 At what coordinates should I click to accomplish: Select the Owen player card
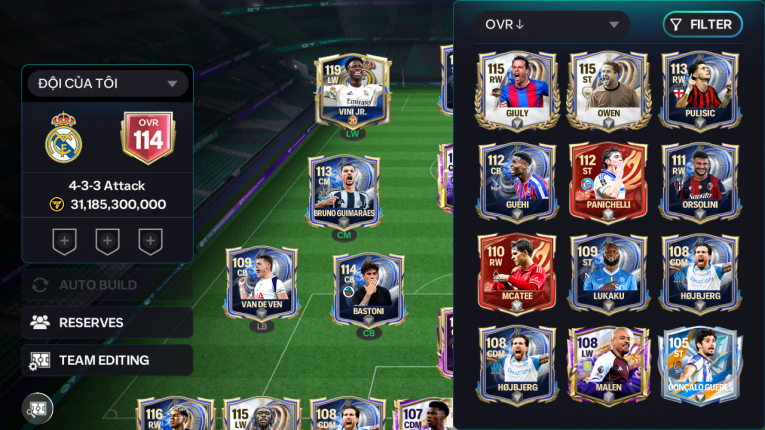coord(608,88)
